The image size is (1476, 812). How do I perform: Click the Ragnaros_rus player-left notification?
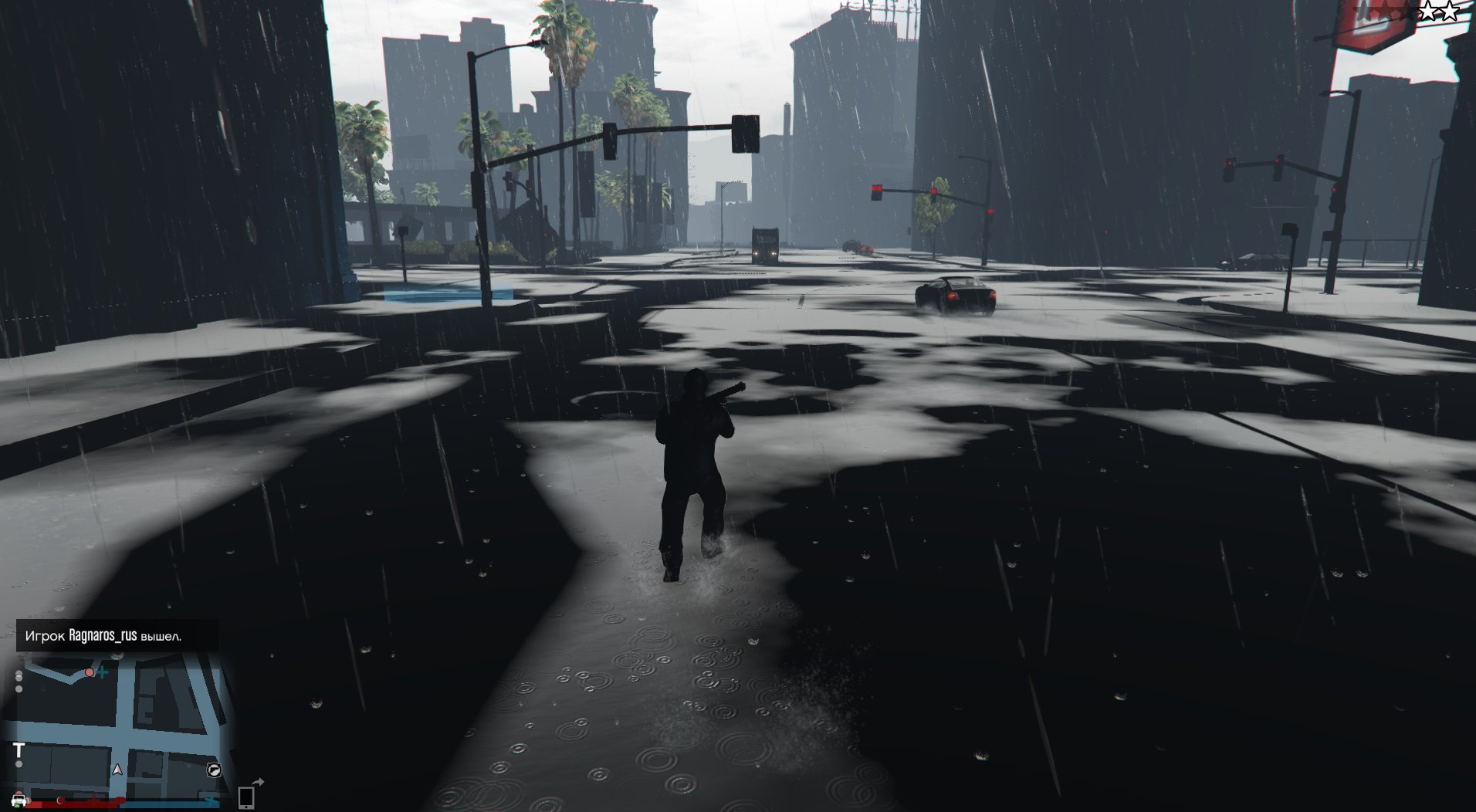click(116, 636)
